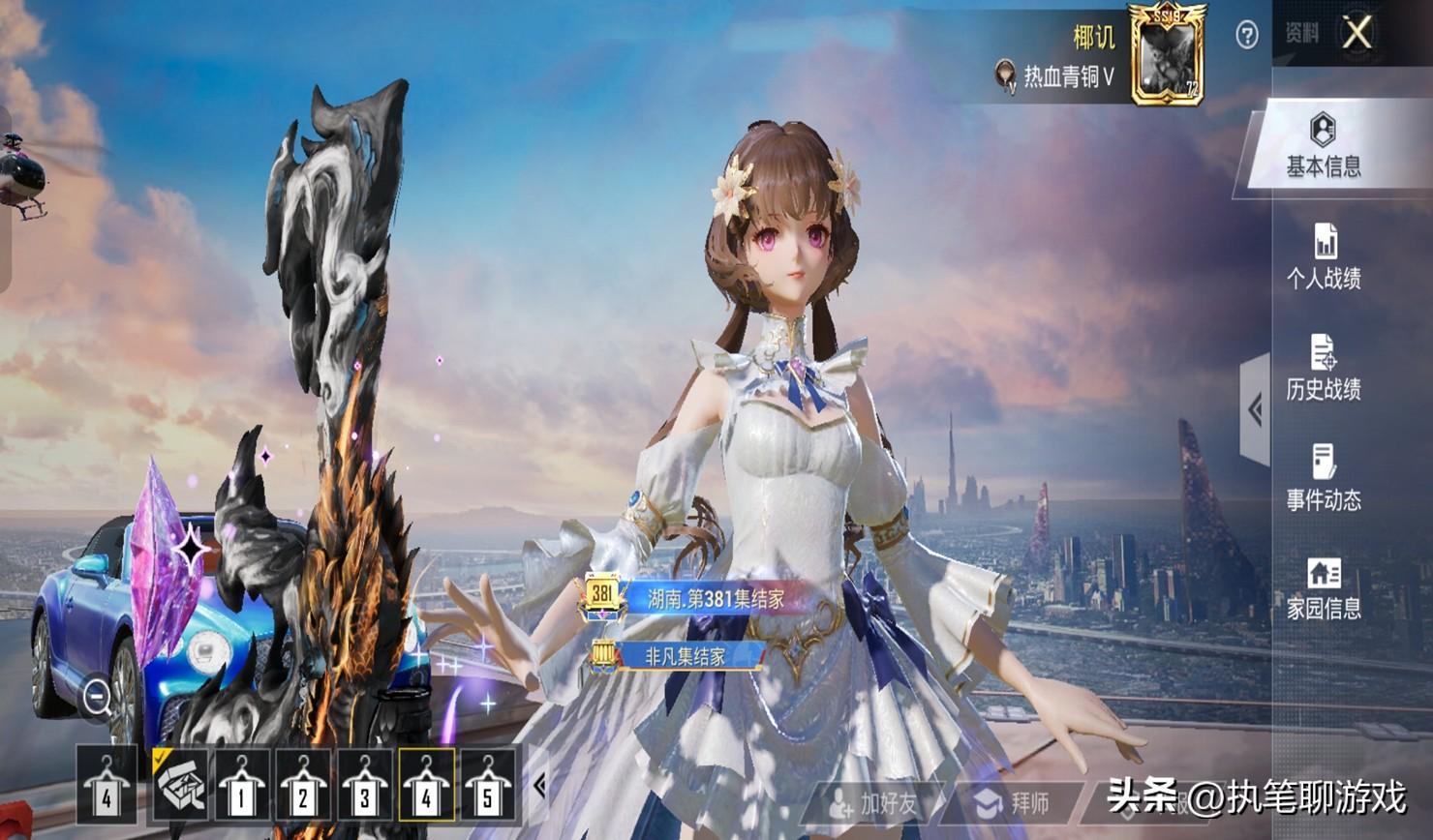Screen dimensions: 1433x840
Task: Switch to outfit preset hanger 2
Action: [x=303, y=786]
